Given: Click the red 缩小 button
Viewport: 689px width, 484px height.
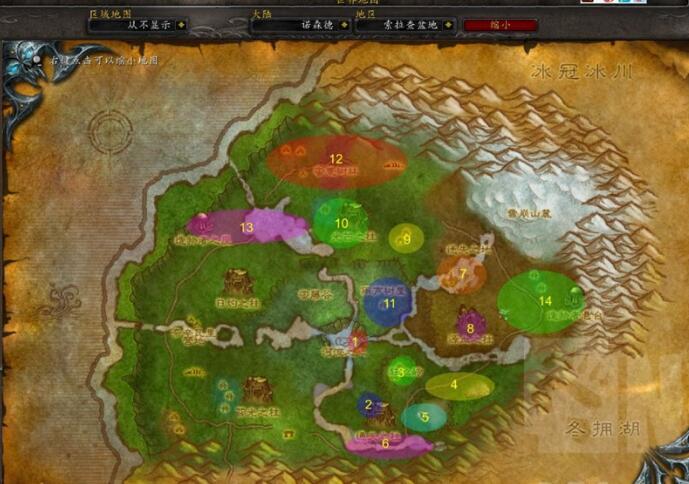Looking at the screenshot, I should pyautogui.click(x=500, y=25).
